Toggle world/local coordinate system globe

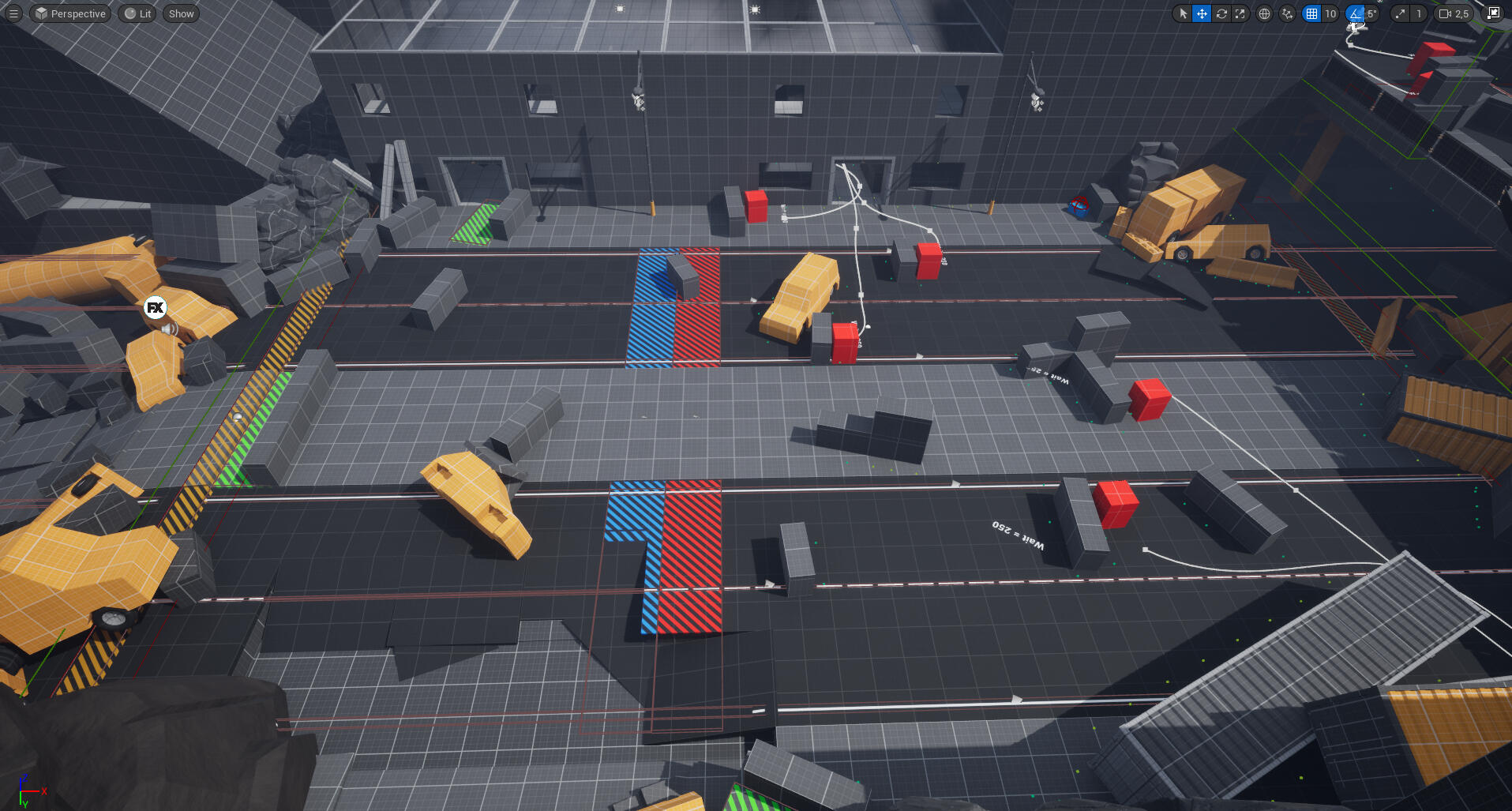1264,13
